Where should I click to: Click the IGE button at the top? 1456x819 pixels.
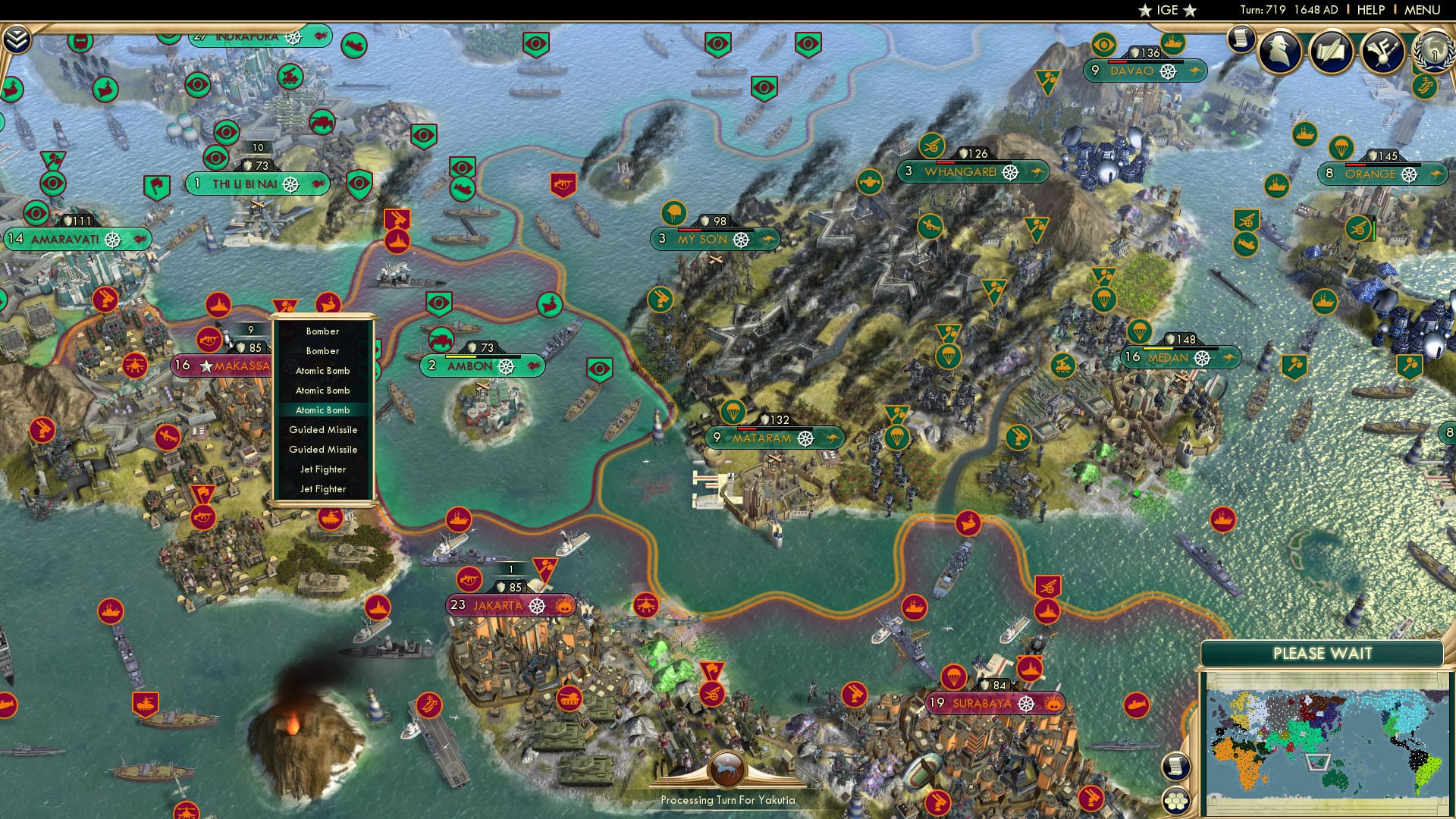click(1166, 11)
